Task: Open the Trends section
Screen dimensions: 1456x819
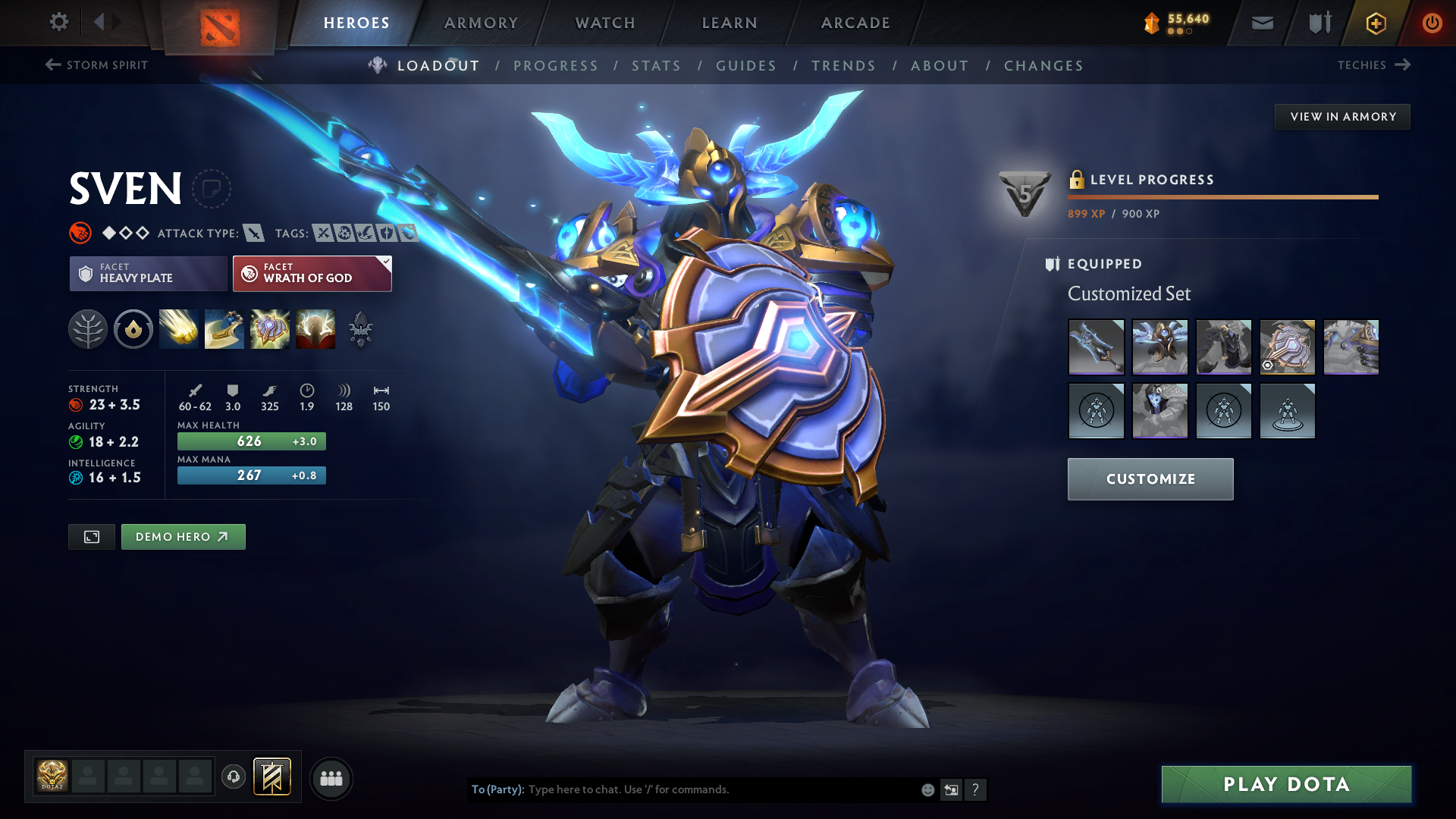Action: [843, 66]
